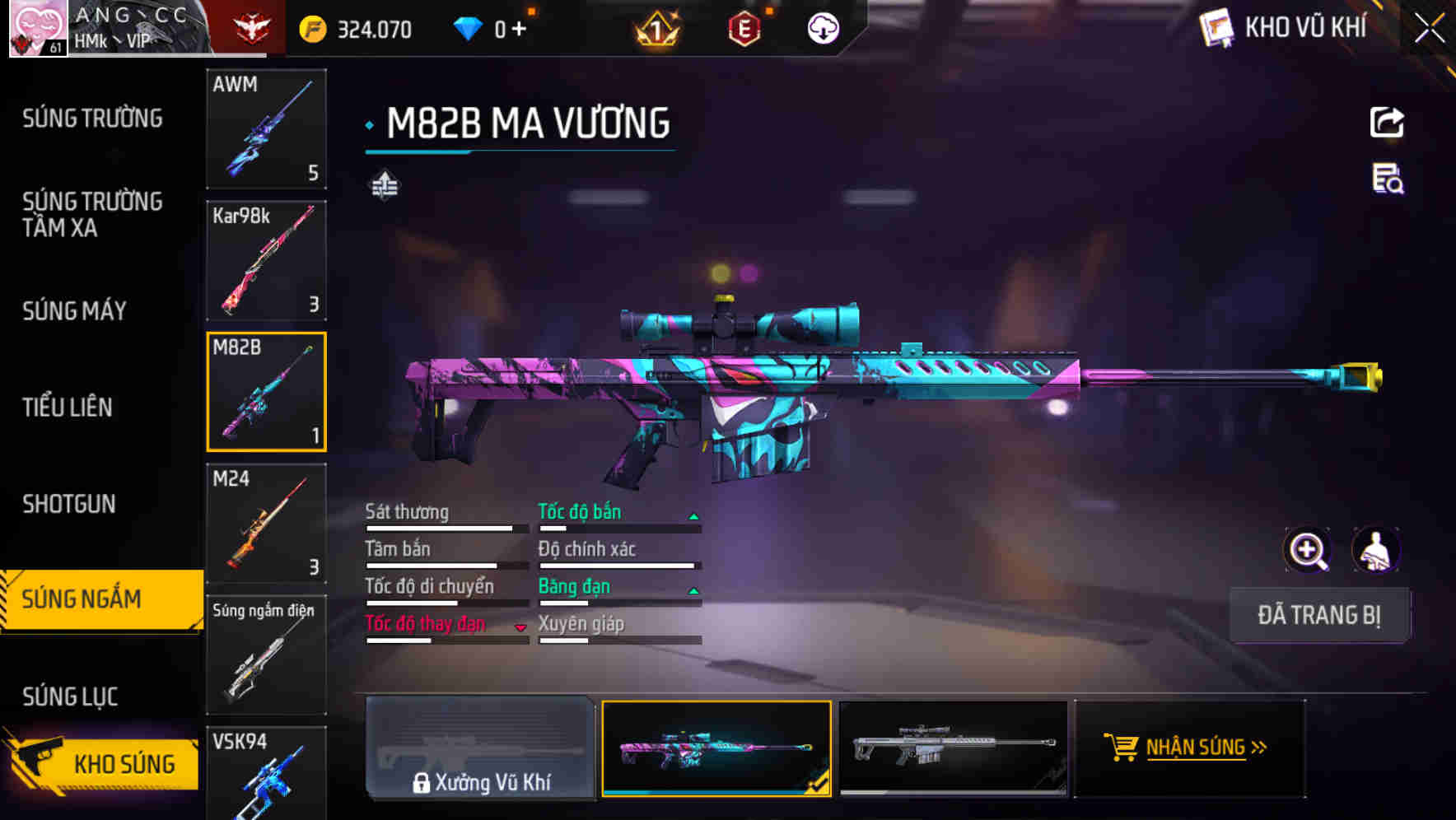Image resolution: width=1456 pixels, height=820 pixels.
Task: Select the Kar98k thumbnail
Action: 266,260
